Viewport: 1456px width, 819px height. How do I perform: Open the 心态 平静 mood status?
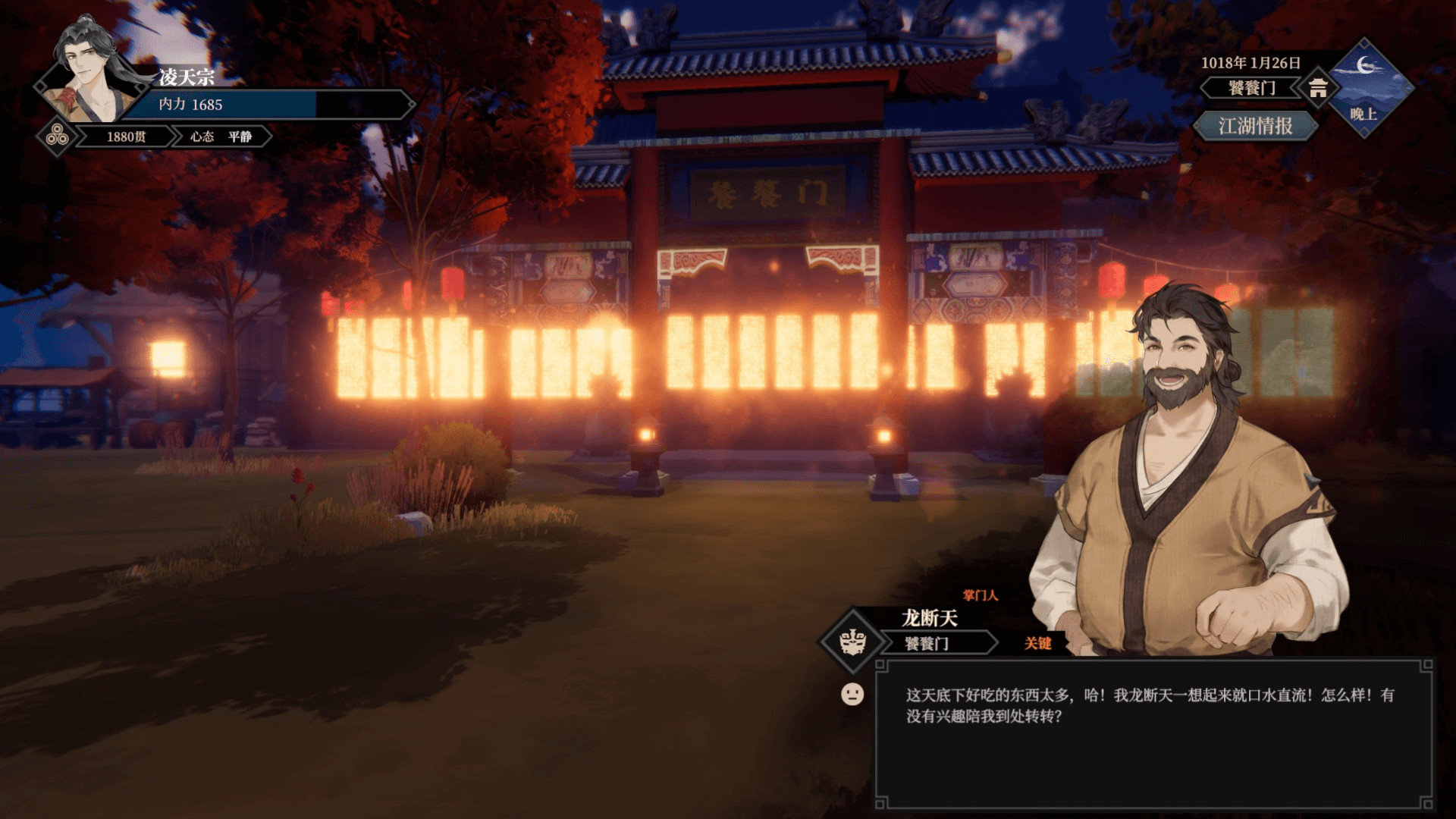(x=221, y=136)
